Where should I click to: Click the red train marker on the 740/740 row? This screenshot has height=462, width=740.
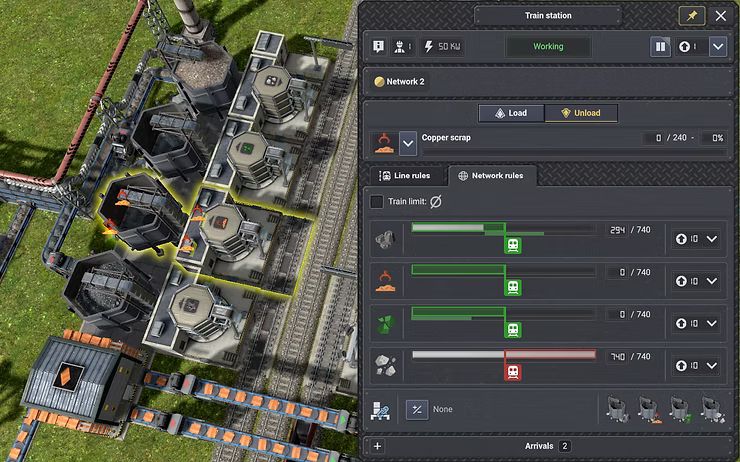(513, 372)
